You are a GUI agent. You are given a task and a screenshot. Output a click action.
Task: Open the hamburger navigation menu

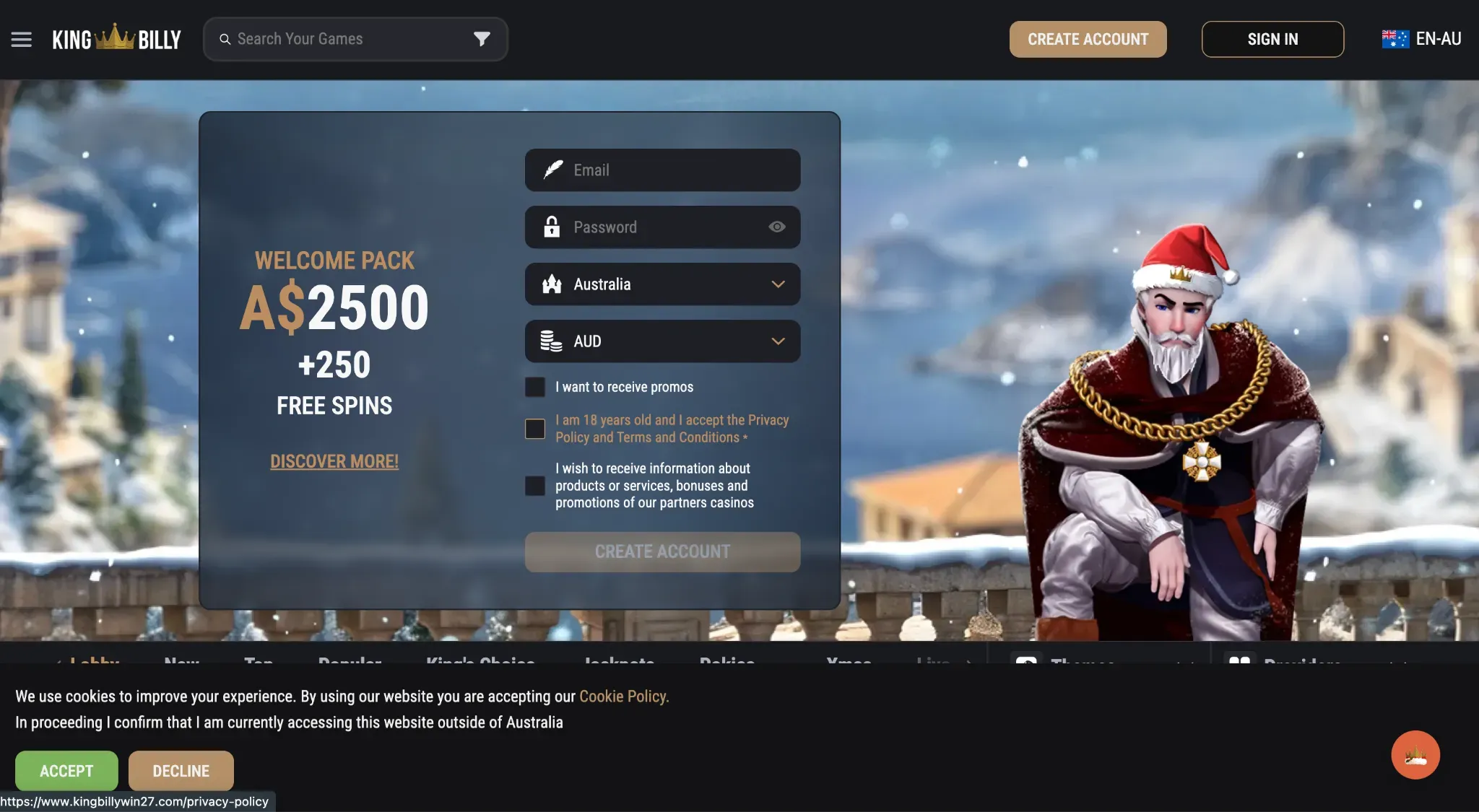pyautogui.click(x=22, y=39)
